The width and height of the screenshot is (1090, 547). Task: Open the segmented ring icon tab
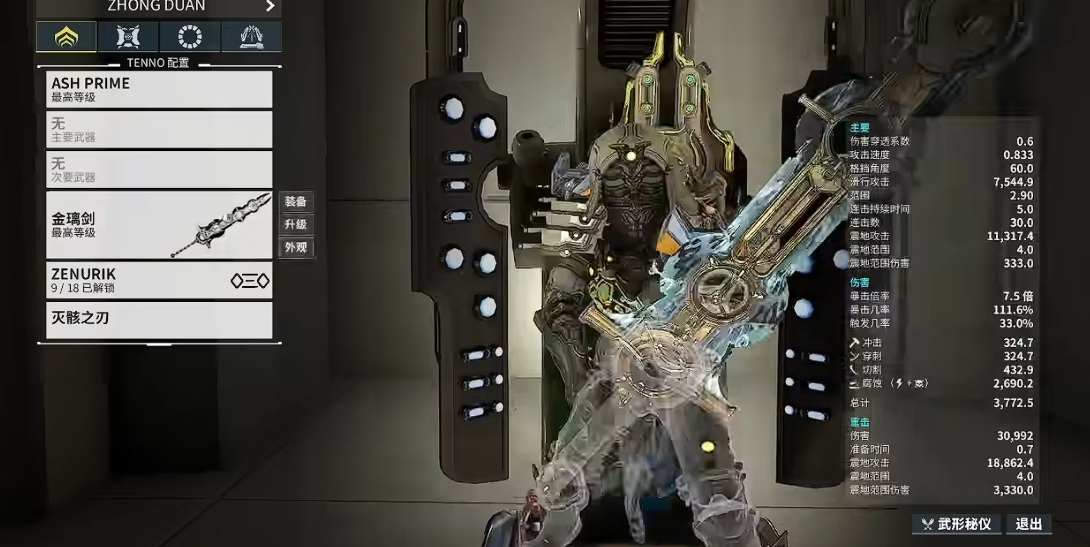pos(189,37)
